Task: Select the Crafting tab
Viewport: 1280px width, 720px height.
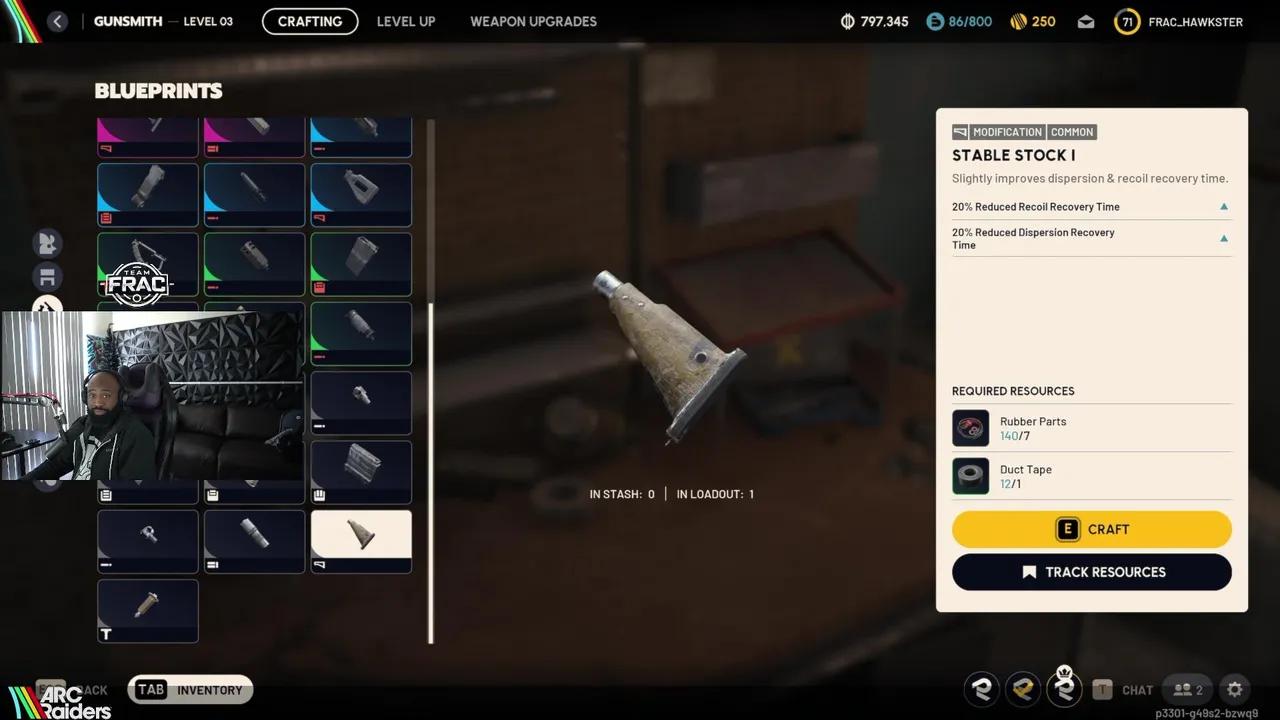Action: tap(310, 21)
